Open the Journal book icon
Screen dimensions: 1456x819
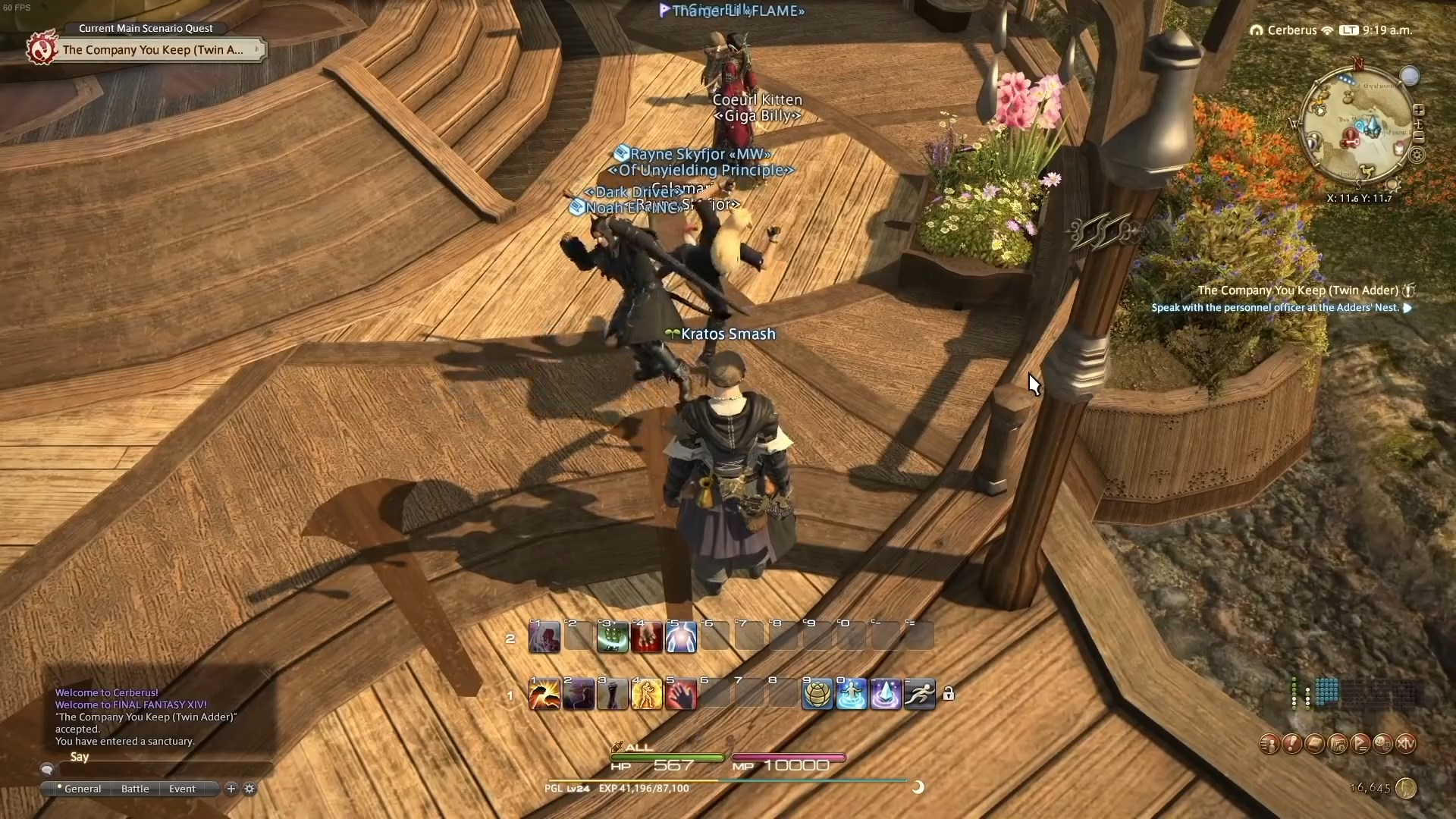coord(1314,745)
